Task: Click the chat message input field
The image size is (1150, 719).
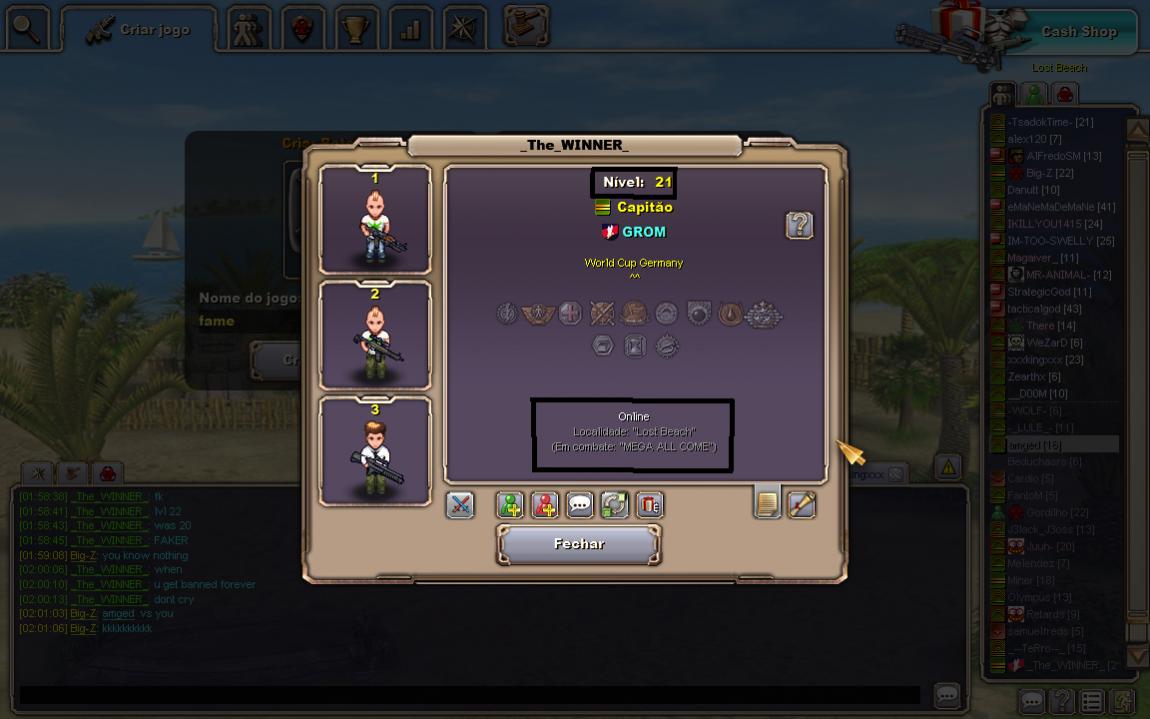Action: 470,694
